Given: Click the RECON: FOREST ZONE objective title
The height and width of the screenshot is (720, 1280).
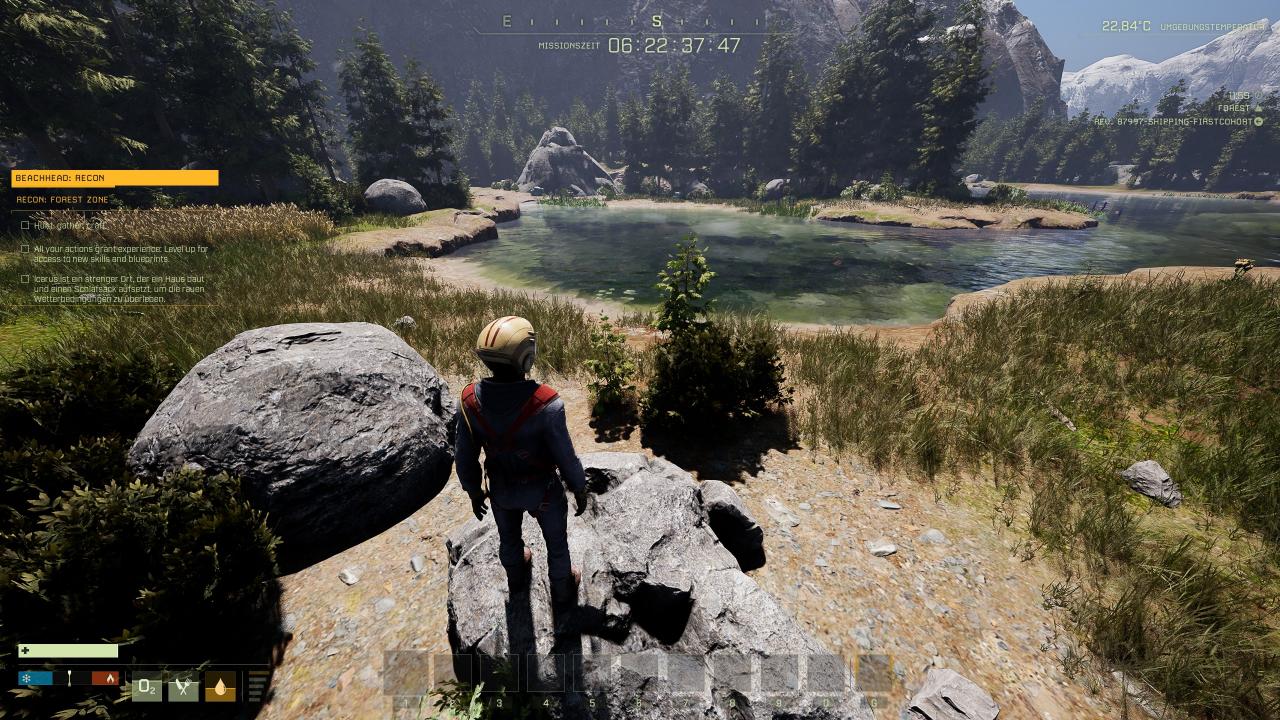Looking at the screenshot, I should (62, 200).
